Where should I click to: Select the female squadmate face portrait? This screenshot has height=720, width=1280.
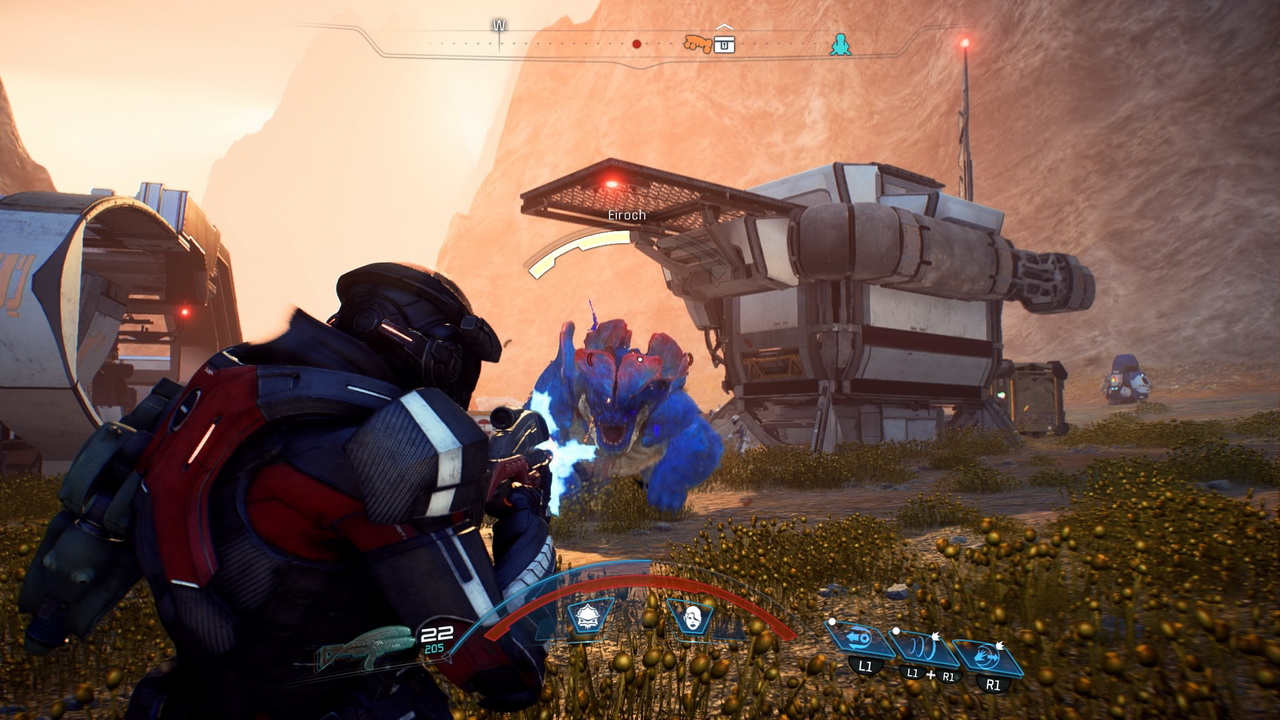690,616
